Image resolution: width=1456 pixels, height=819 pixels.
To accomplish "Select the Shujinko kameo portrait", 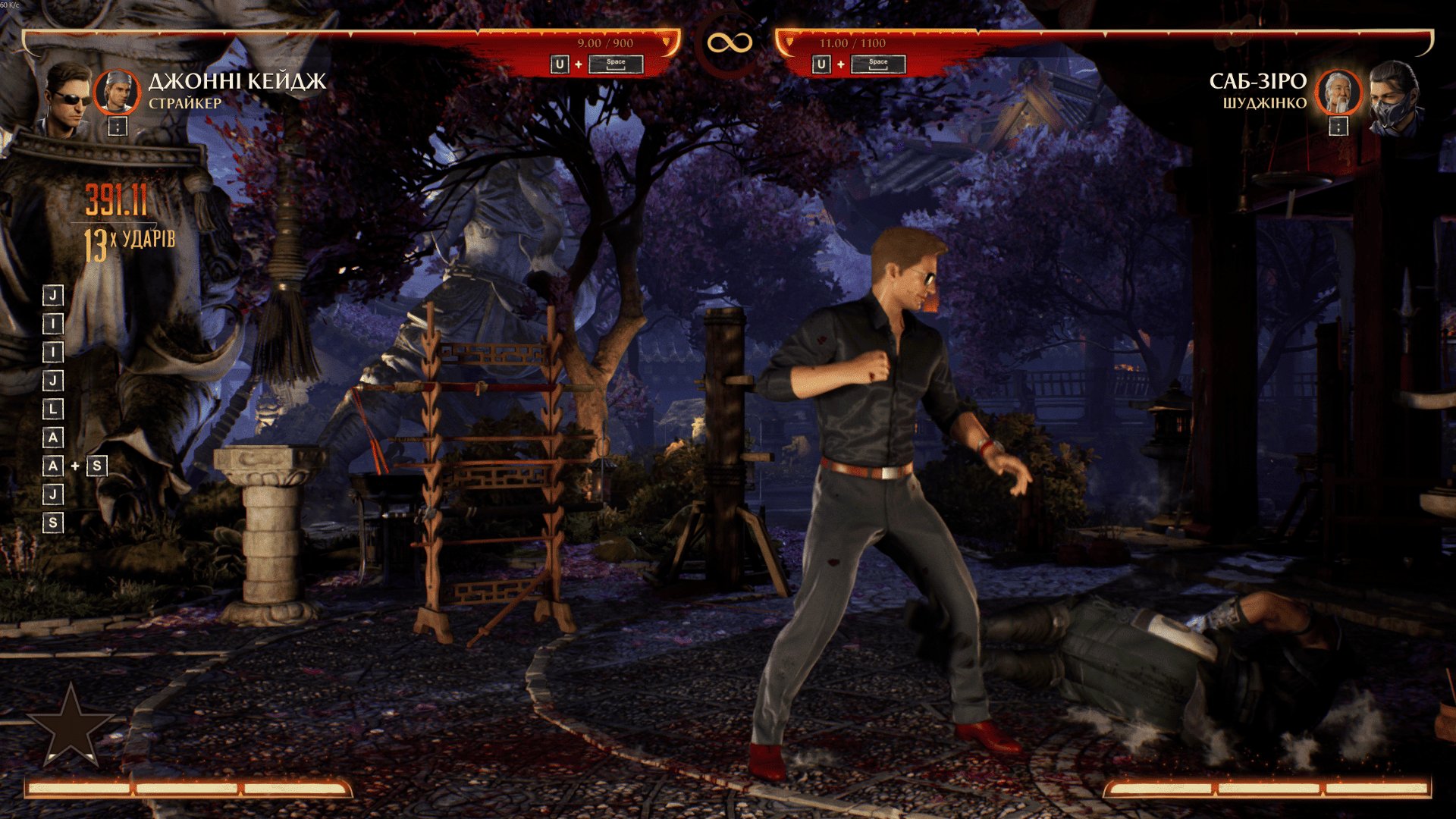I will click(1338, 92).
